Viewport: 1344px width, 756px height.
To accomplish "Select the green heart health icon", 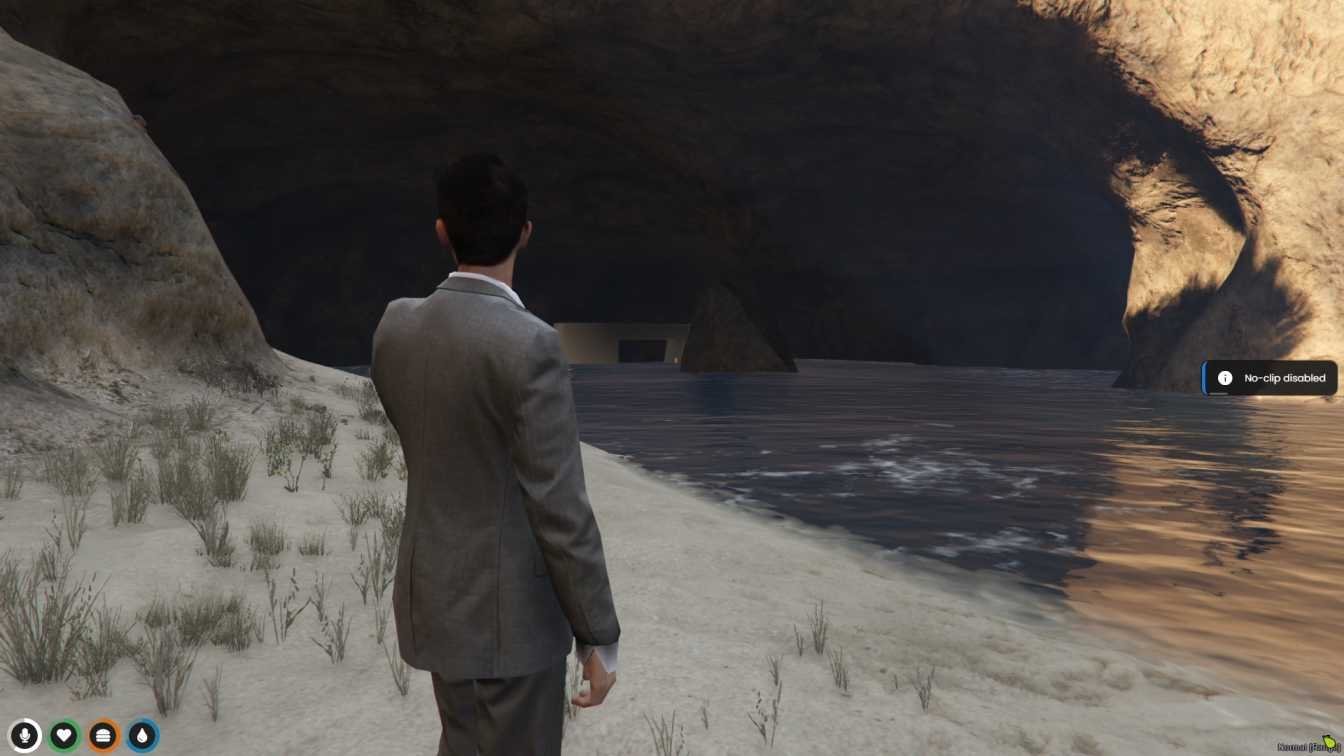I will (64, 737).
